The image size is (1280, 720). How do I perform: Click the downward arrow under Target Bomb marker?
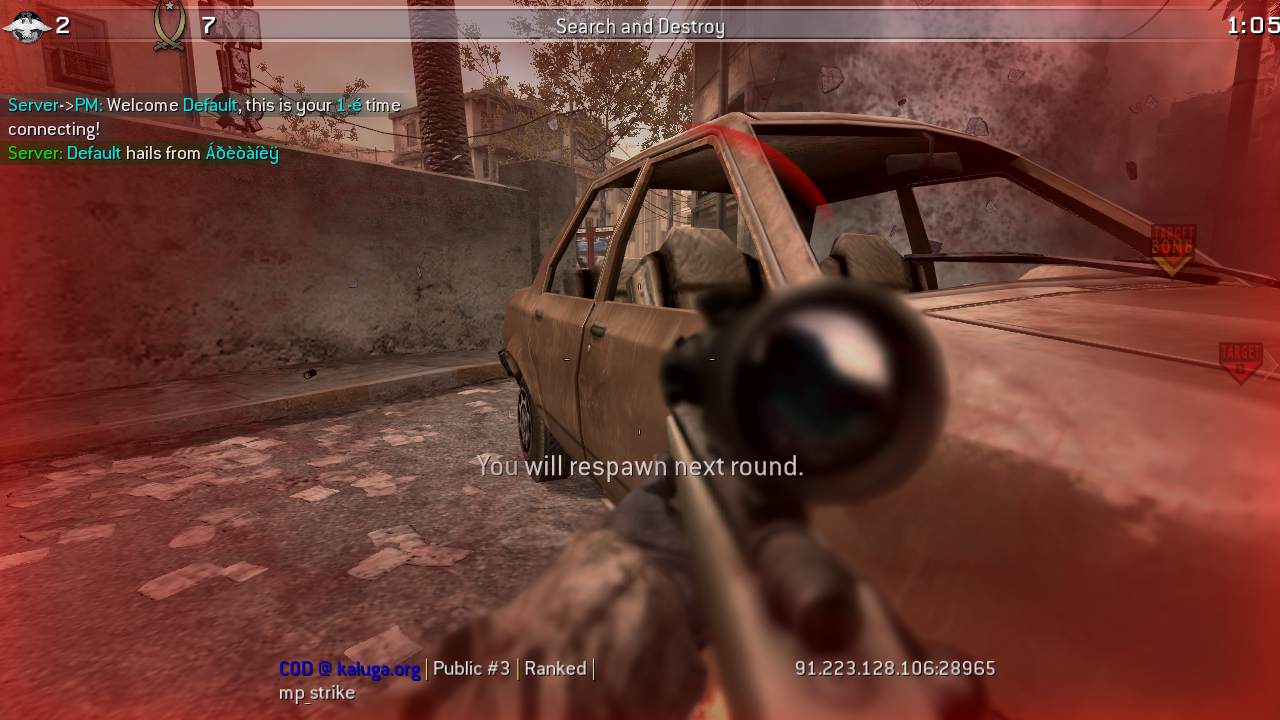pos(1170,262)
